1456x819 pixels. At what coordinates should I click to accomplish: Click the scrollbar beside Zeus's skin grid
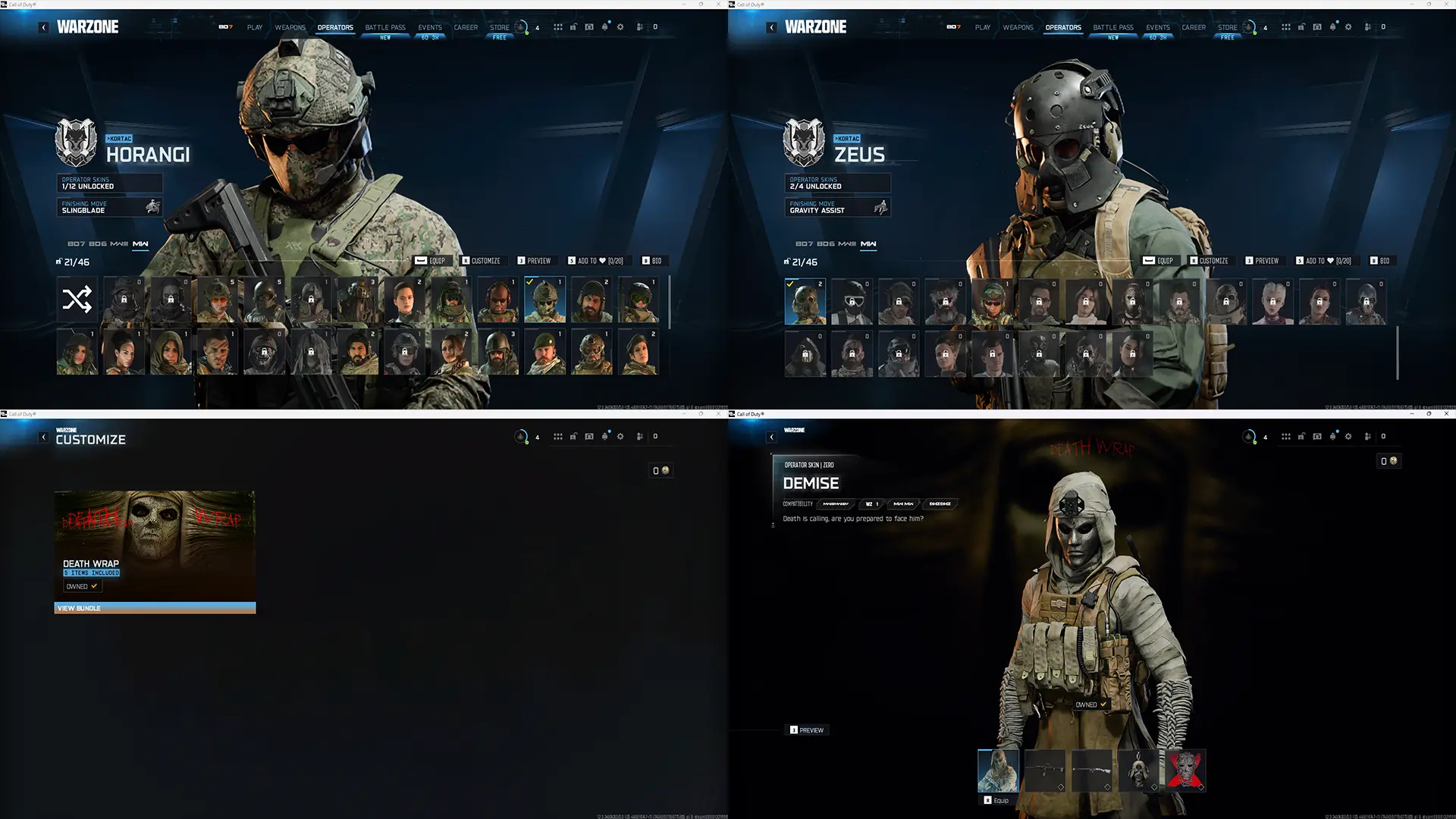[1398, 353]
